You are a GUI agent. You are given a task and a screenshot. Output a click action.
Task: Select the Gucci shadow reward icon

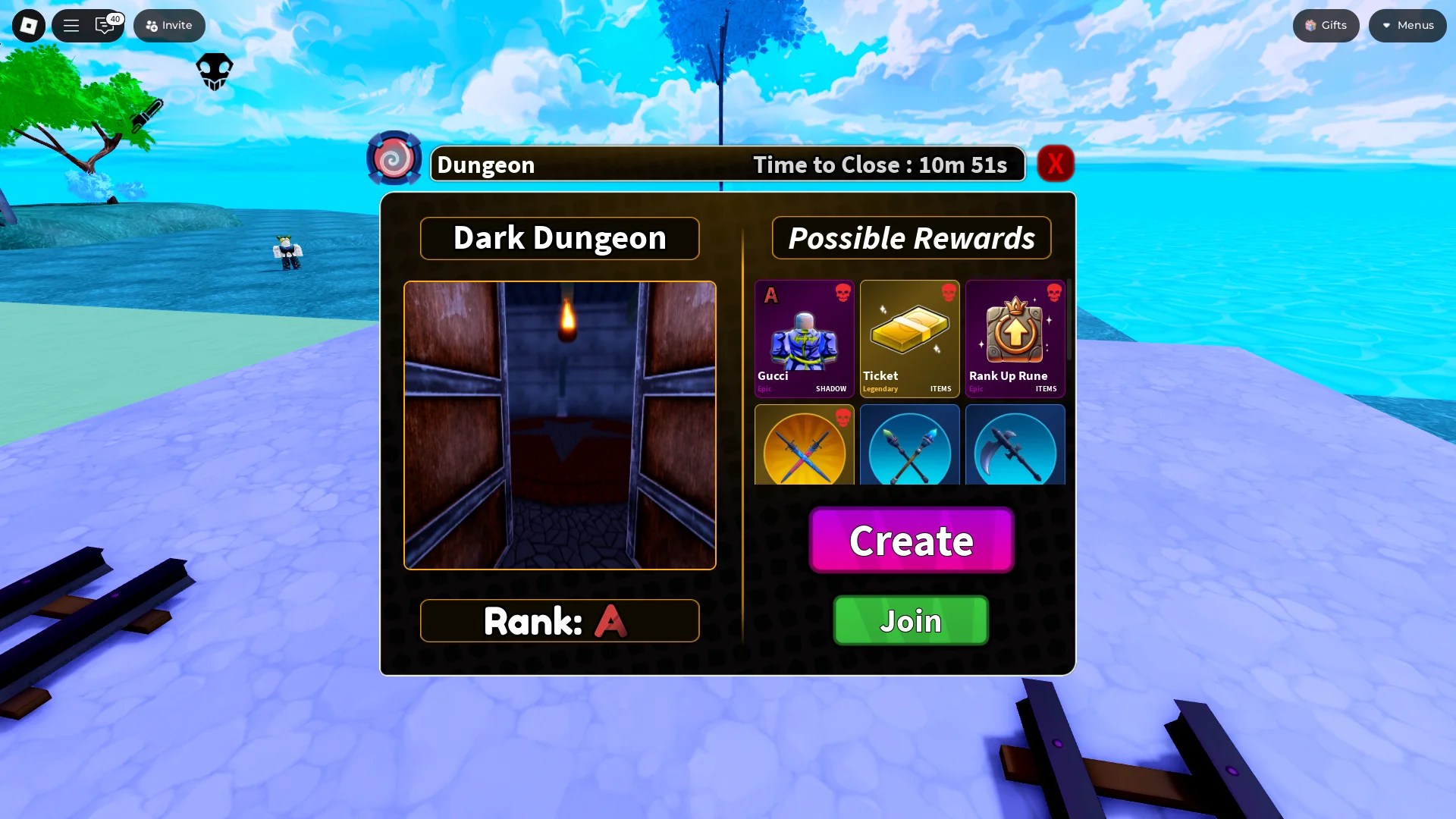click(x=804, y=334)
